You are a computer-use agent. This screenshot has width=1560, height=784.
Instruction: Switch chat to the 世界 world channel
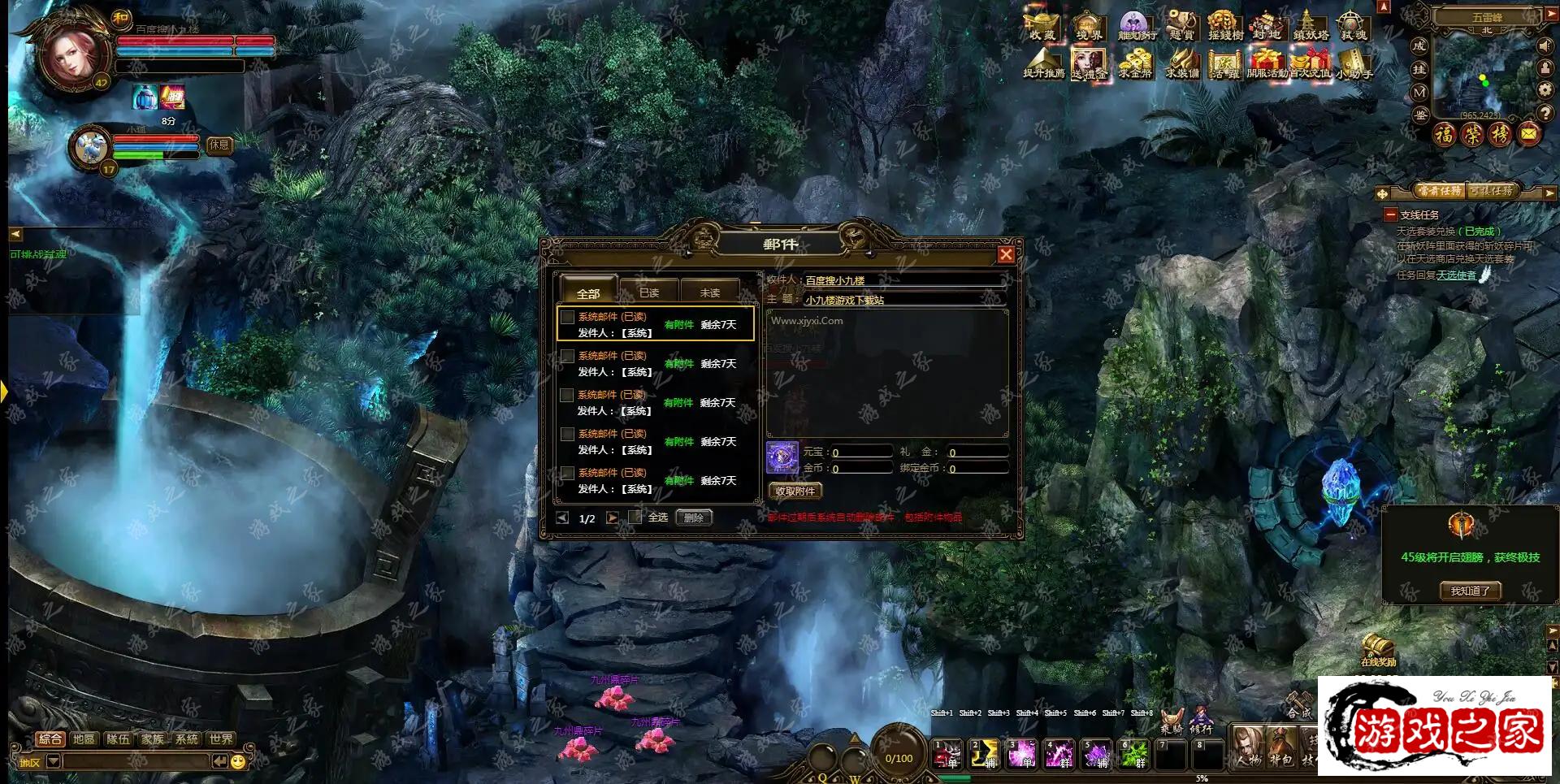(221, 739)
